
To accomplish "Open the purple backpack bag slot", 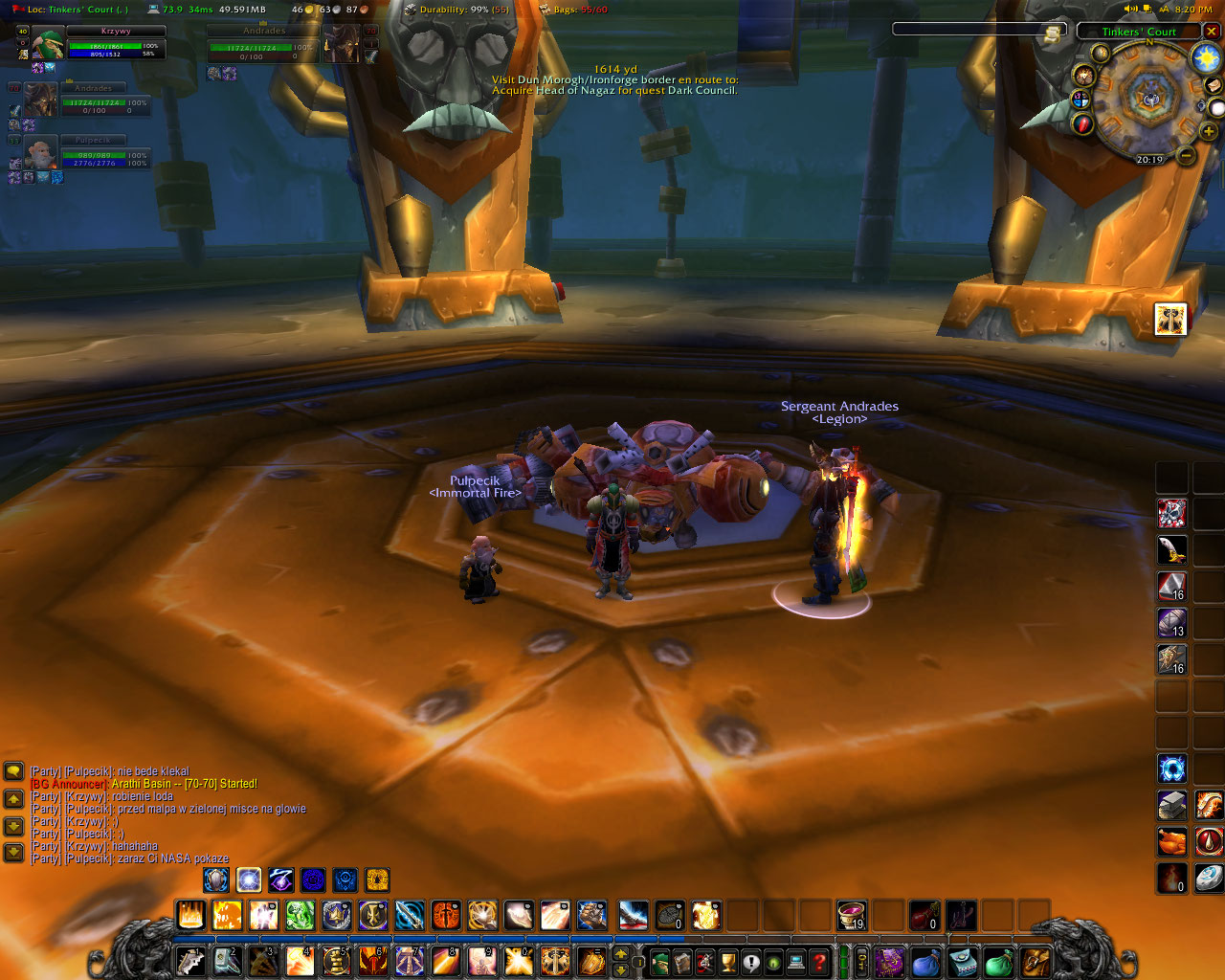I will click(890, 961).
